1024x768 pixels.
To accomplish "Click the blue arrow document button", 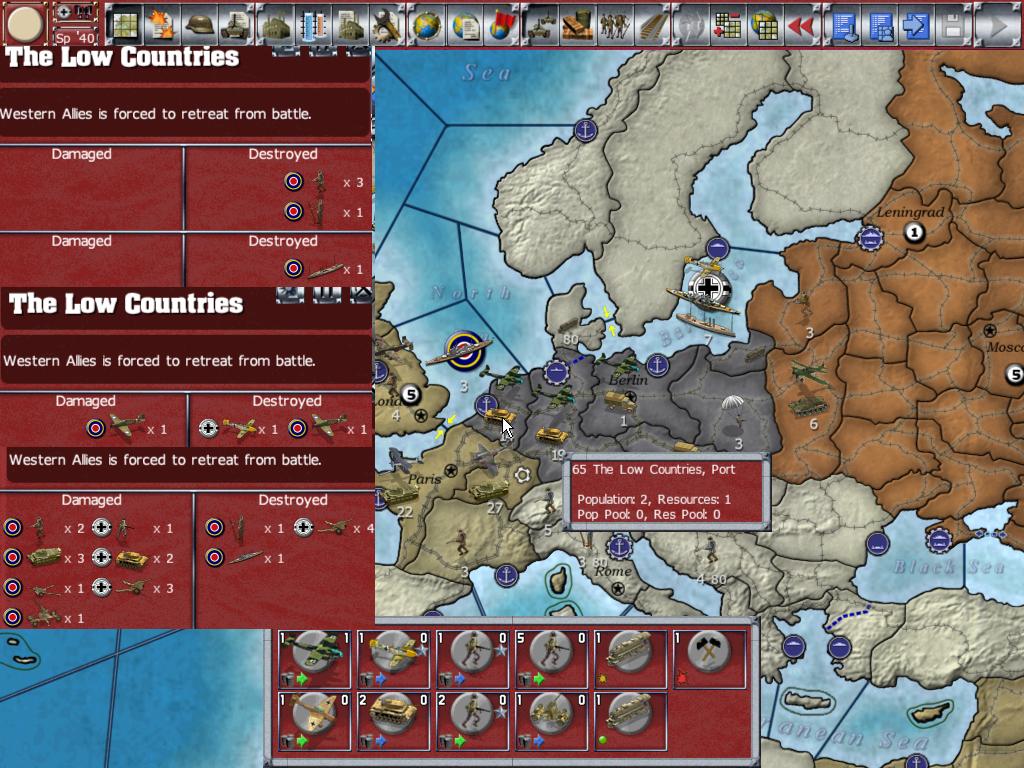I will pyautogui.click(x=914, y=25).
